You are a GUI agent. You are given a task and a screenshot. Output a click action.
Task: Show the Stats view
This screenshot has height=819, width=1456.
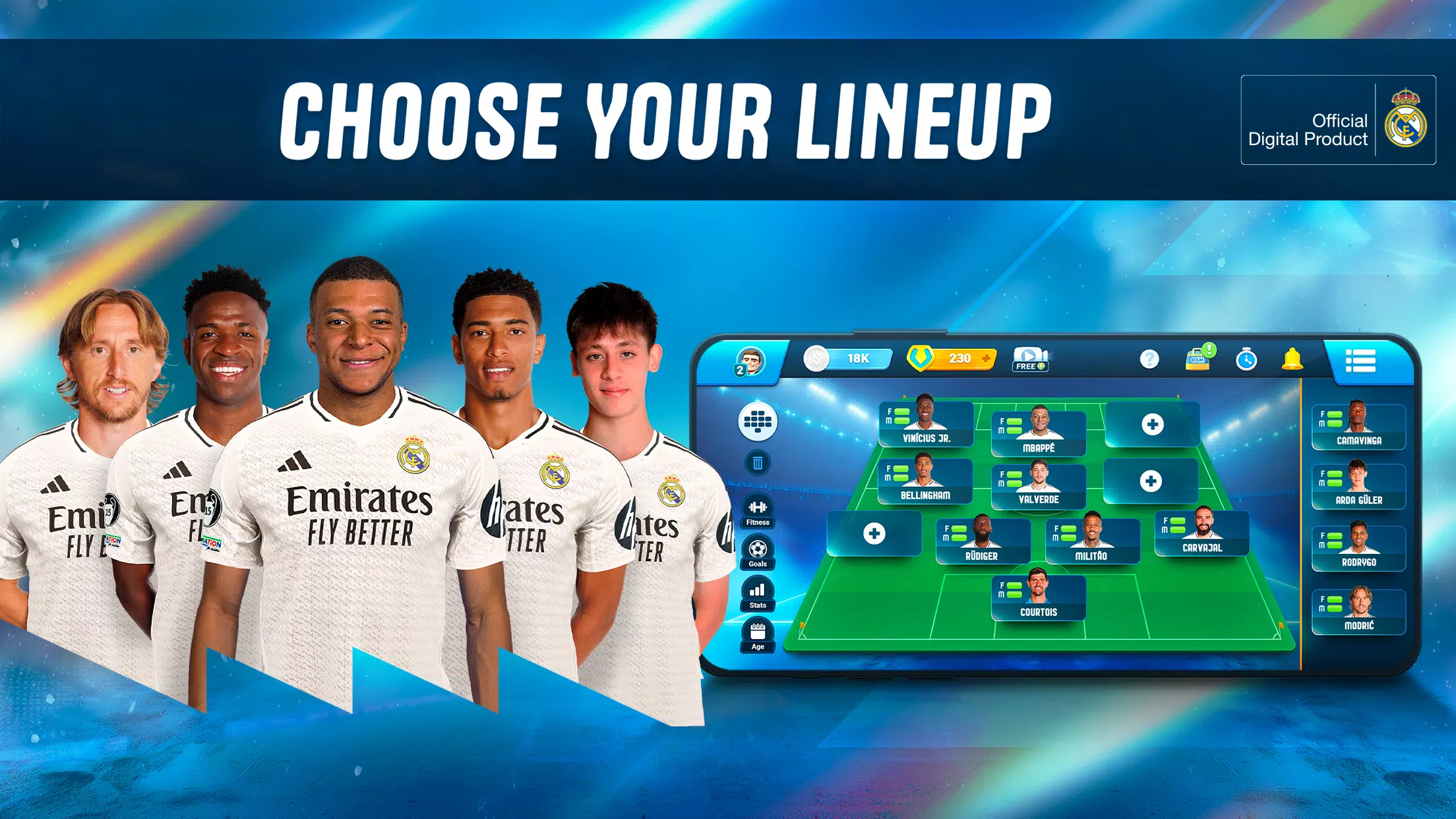pyautogui.click(x=758, y=594)
